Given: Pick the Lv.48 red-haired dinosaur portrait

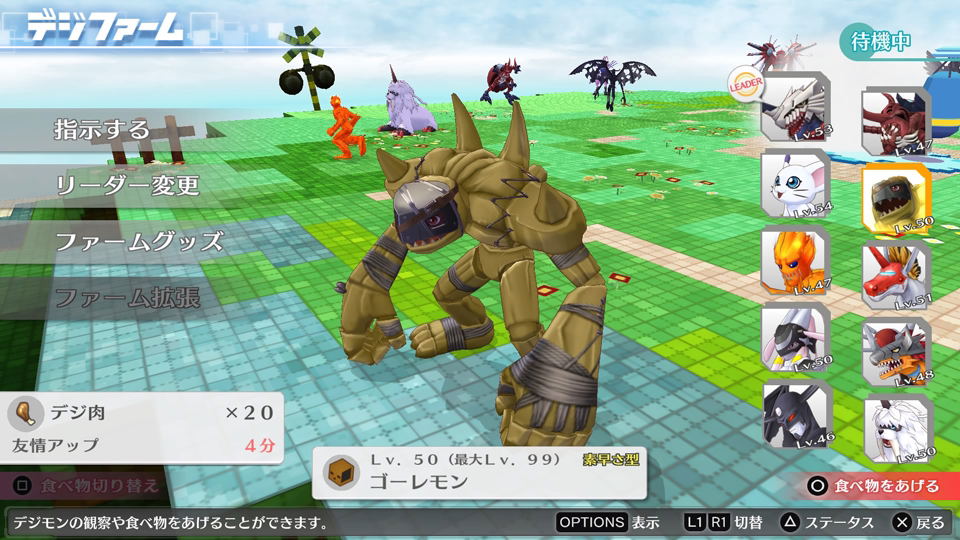Looking at the screenshot, I should (895, 351).
